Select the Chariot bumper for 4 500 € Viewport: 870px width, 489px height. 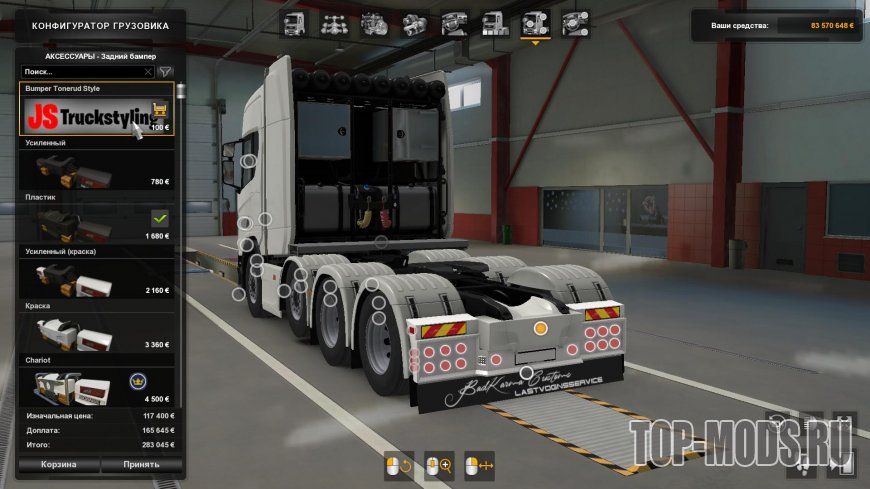click(97, 385)
